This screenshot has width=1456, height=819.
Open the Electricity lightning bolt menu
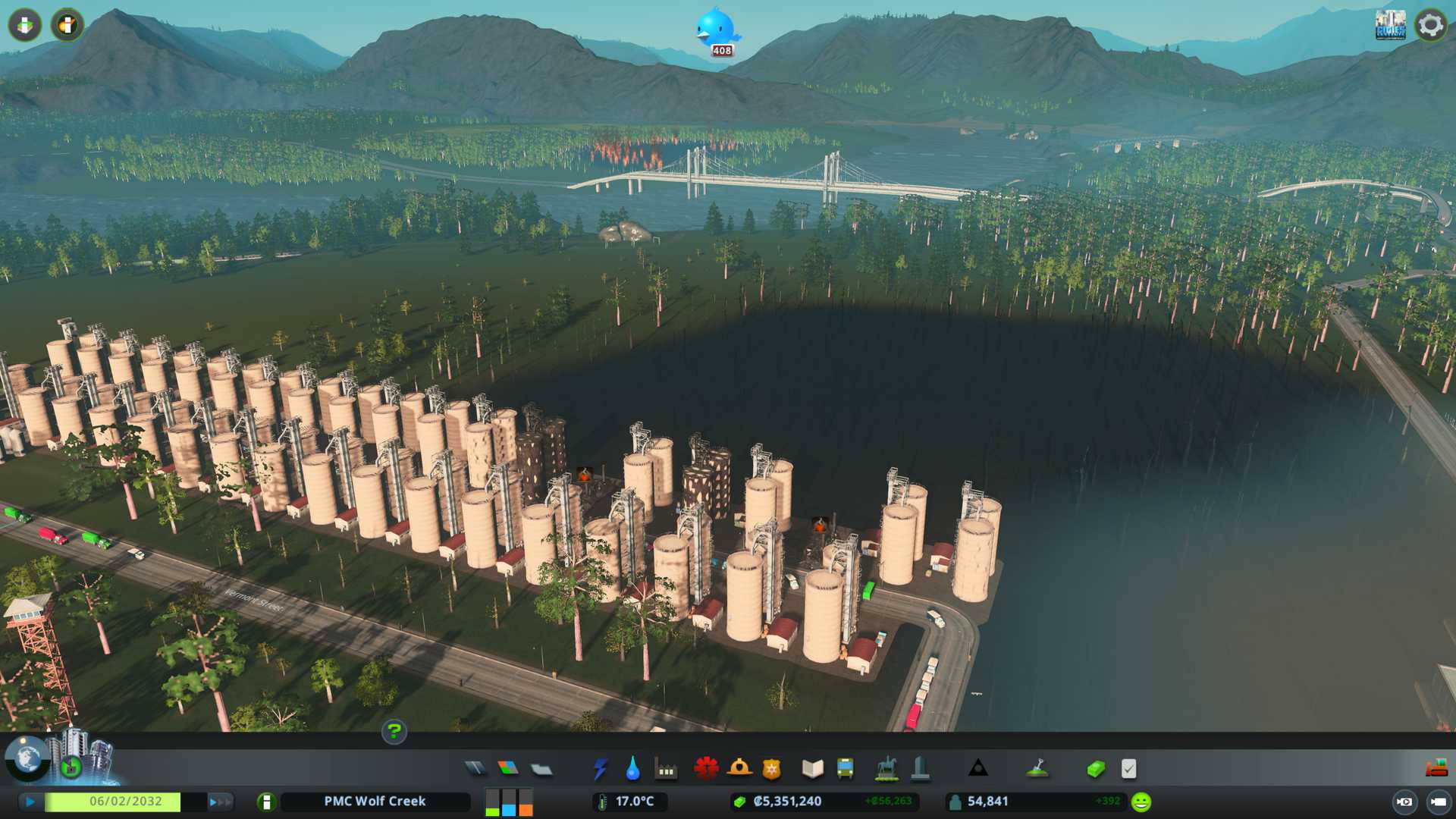(600, 769)
